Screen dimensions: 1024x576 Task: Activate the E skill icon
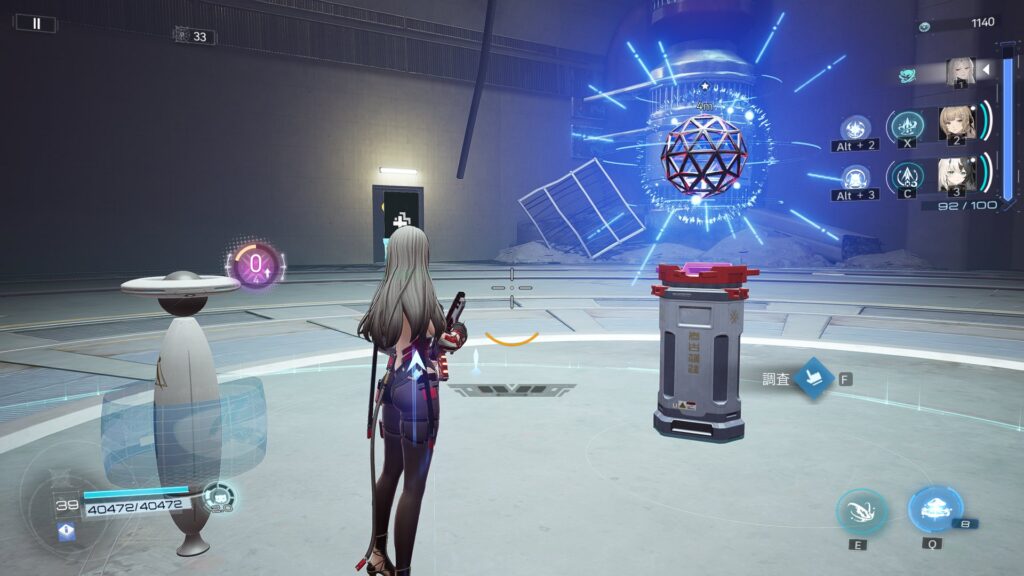(861, 512)
